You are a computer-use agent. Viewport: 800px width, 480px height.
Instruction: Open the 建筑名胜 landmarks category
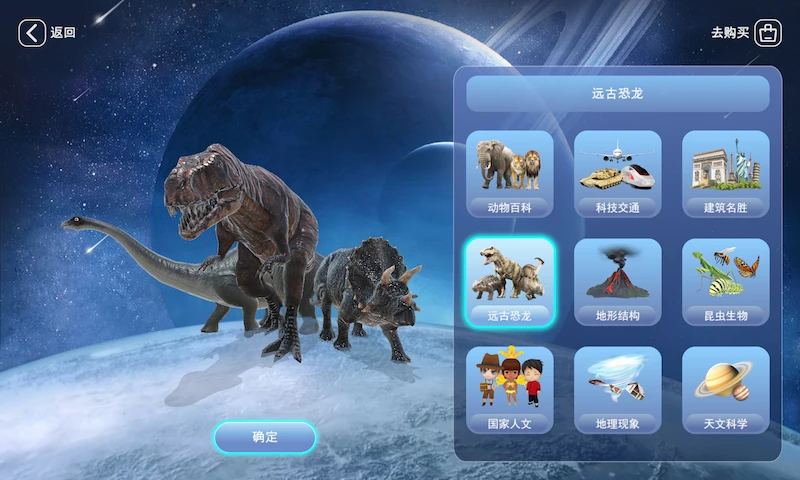[725, 175]
